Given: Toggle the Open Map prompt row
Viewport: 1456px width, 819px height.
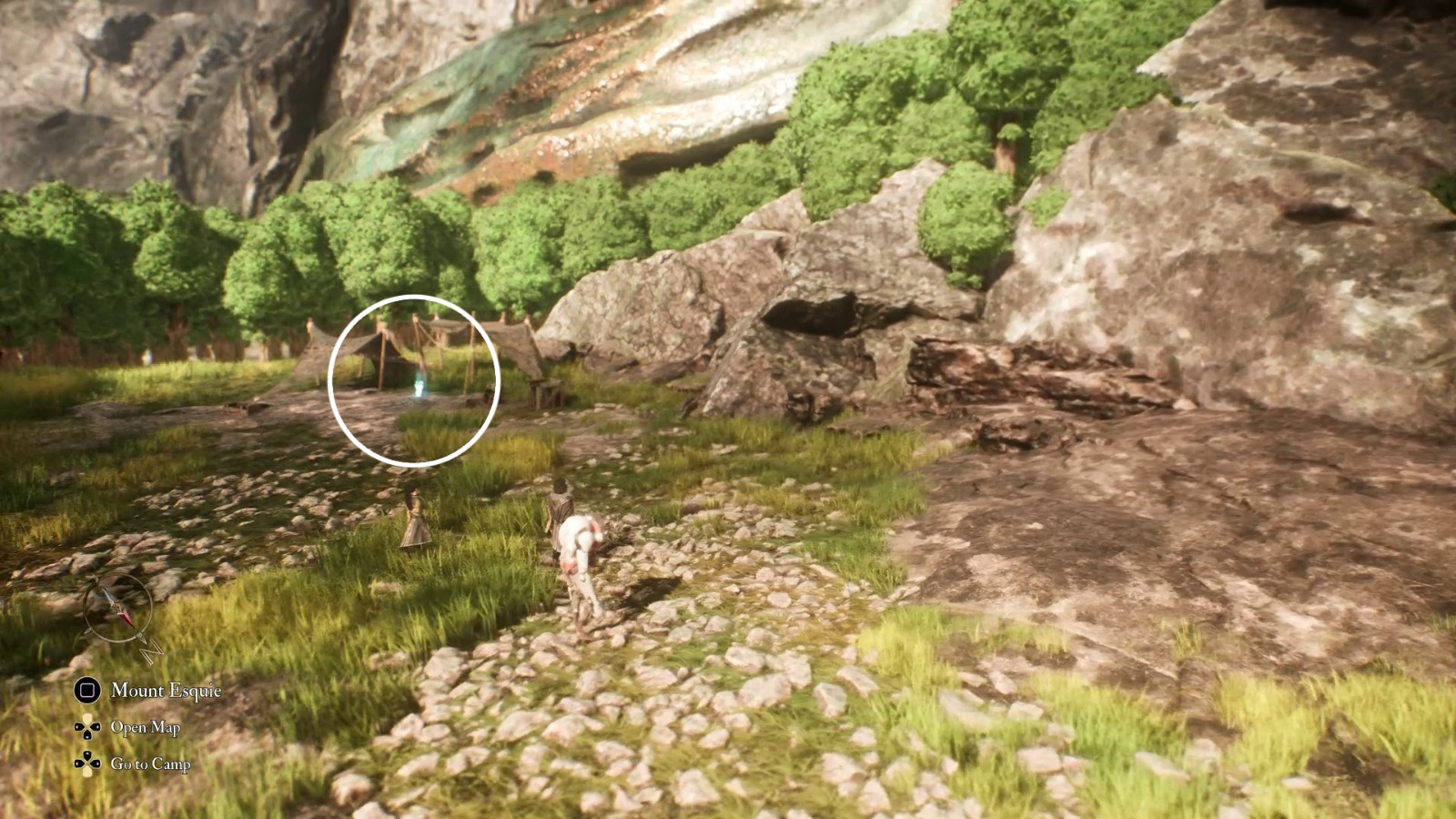Looking at the screenshot, I should click(127, 728).
